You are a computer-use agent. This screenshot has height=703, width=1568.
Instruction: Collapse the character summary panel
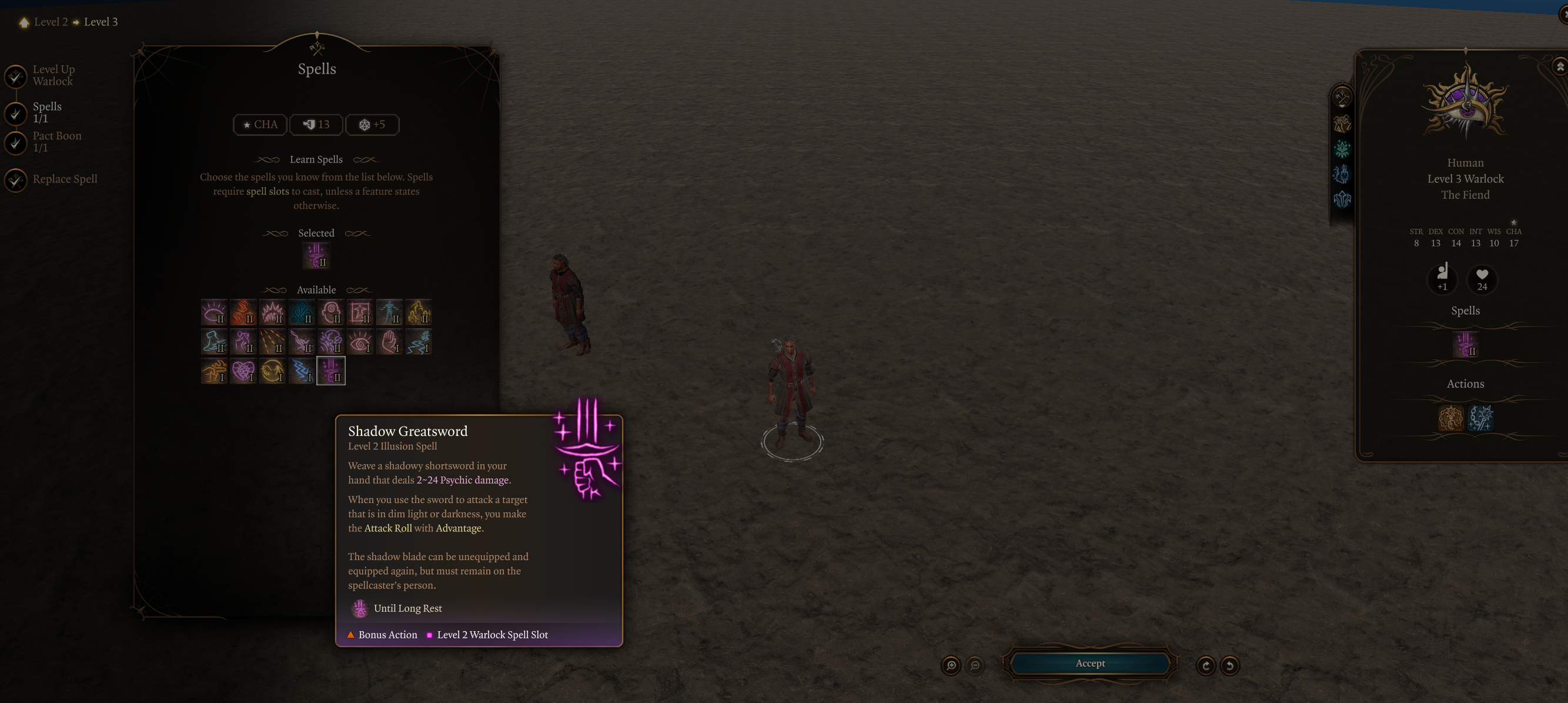tap(1560, 66)
